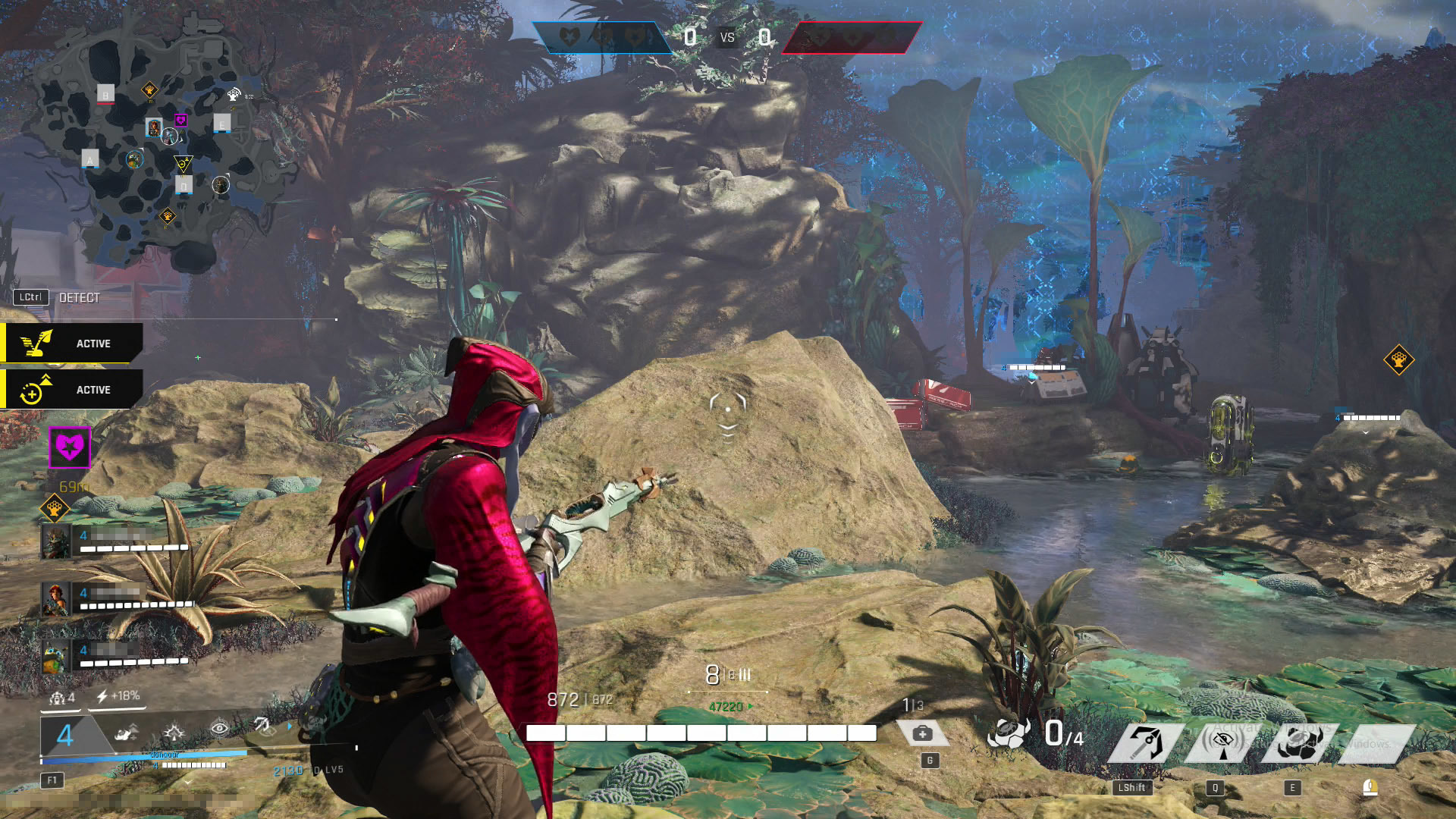Image resolution: width=1456 pixels, height=819 pixels.
Task: Click the white creature collectible counter icon
Action: tap(1009, 733)
